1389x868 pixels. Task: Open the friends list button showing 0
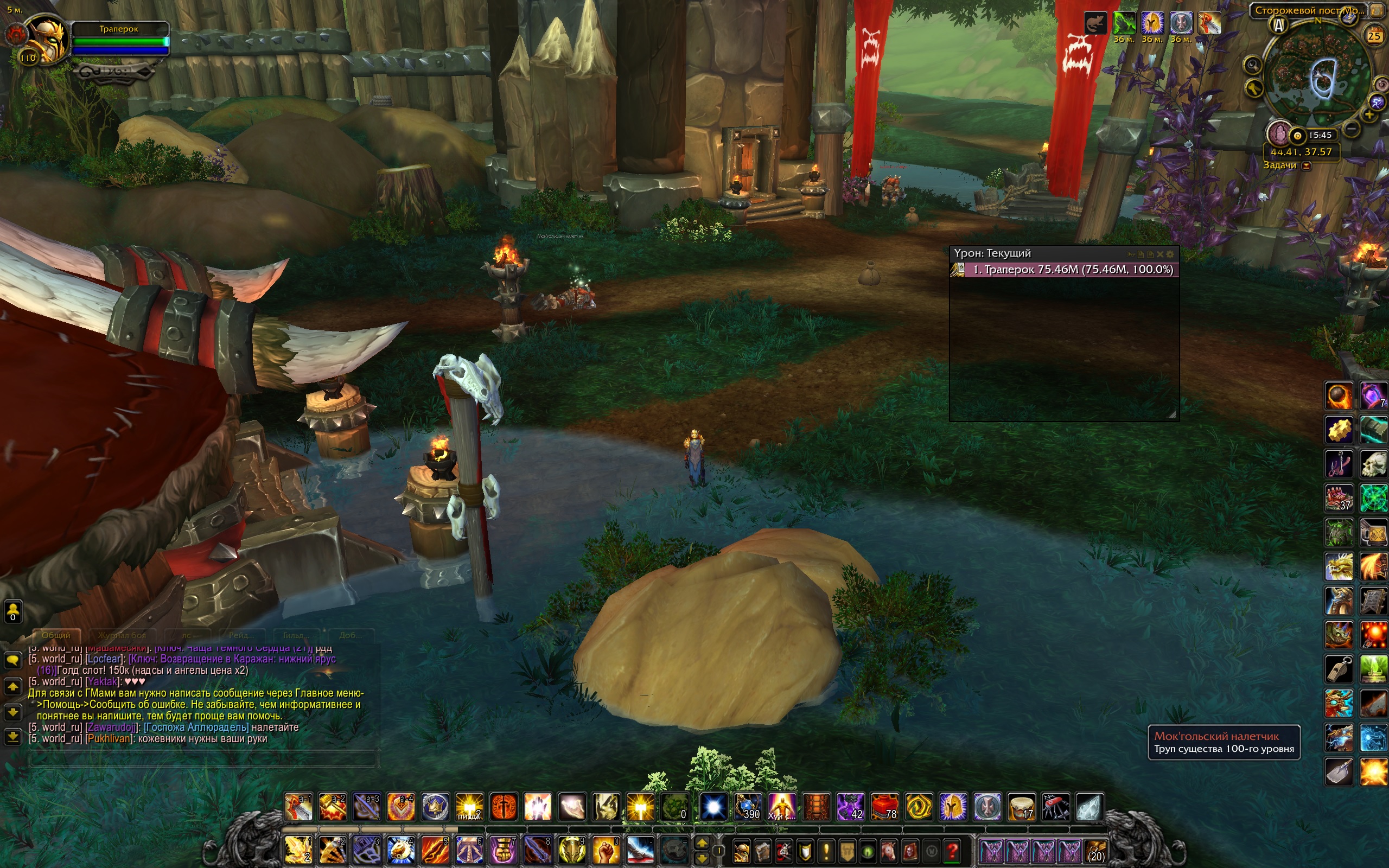[x=12, y=612]
